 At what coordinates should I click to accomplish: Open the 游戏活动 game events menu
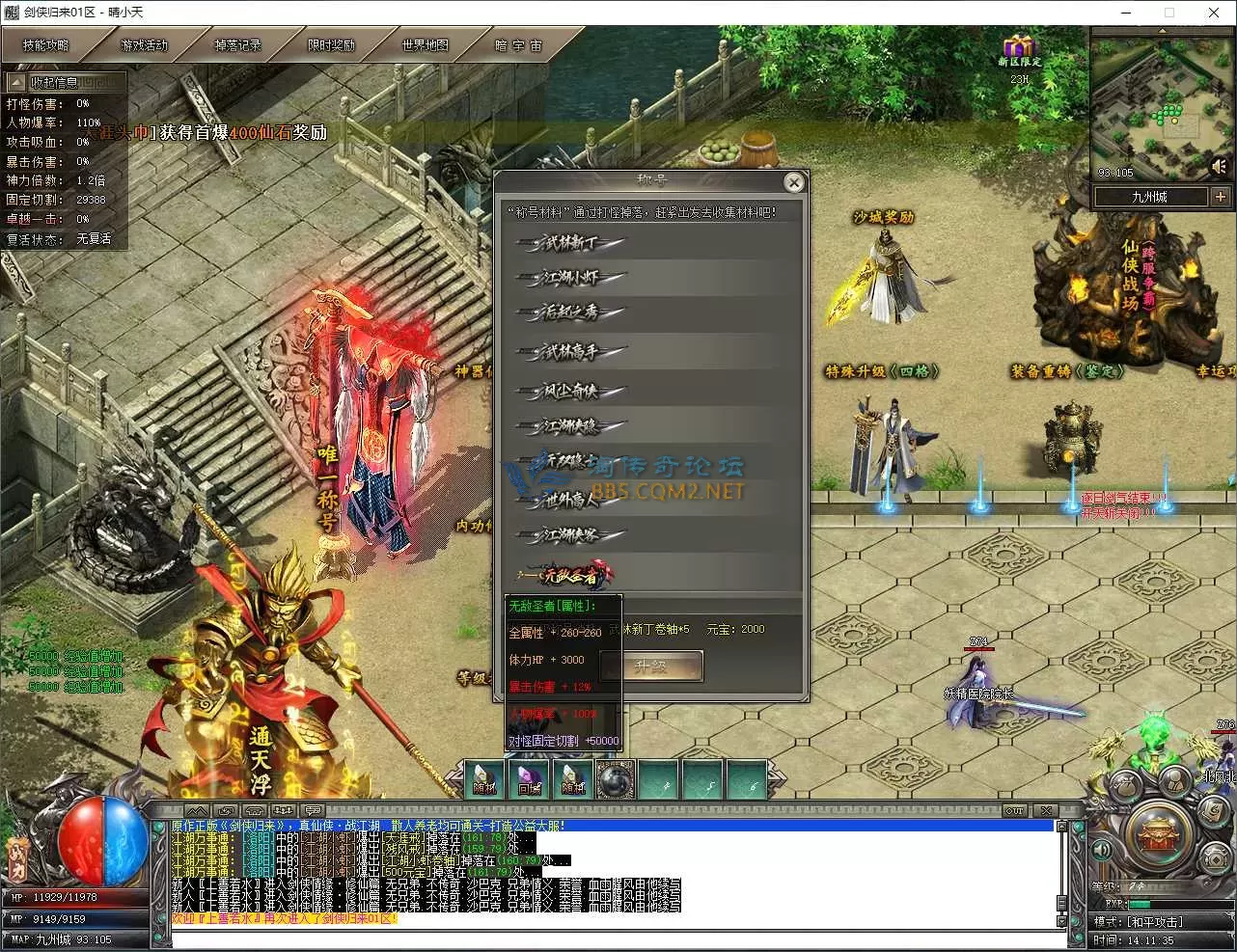click(144, 45)
